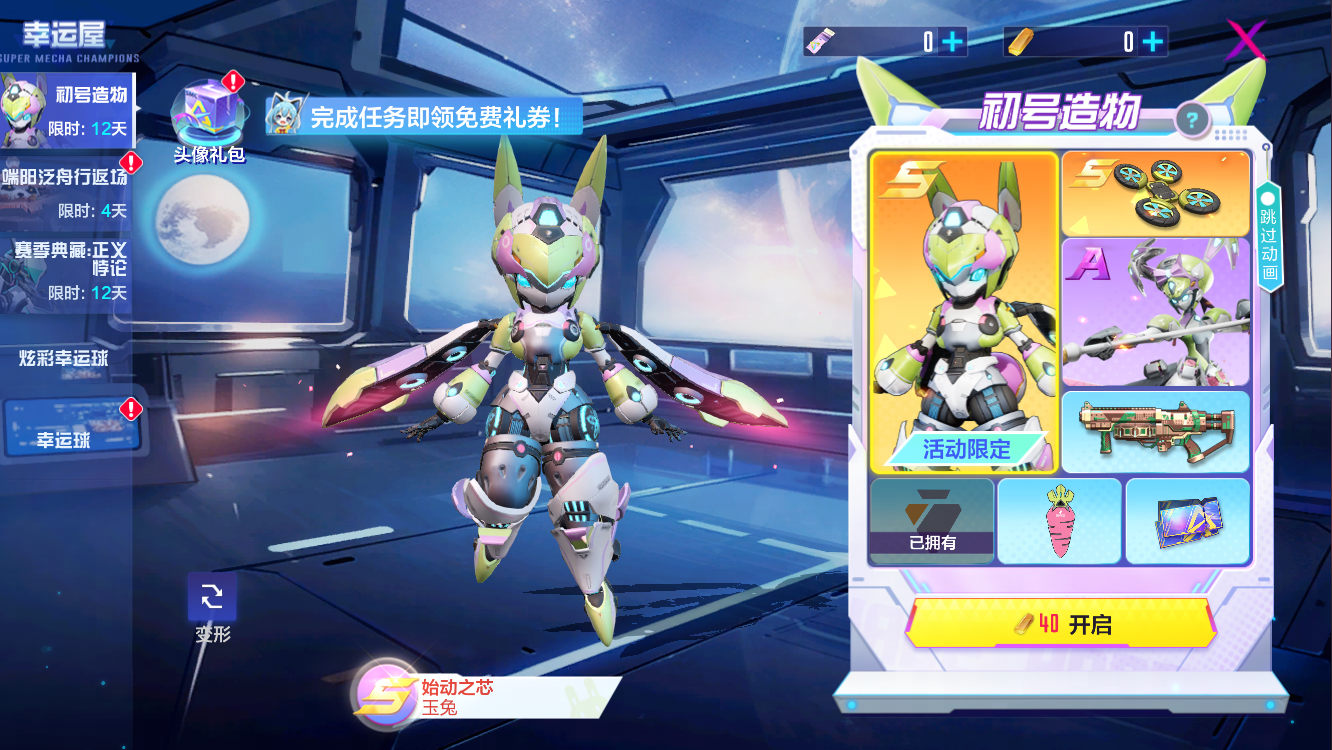This screenshot has width=1332, height=750.
Task: Open the 头像礼包 gift box
Action: click(208, 113)
